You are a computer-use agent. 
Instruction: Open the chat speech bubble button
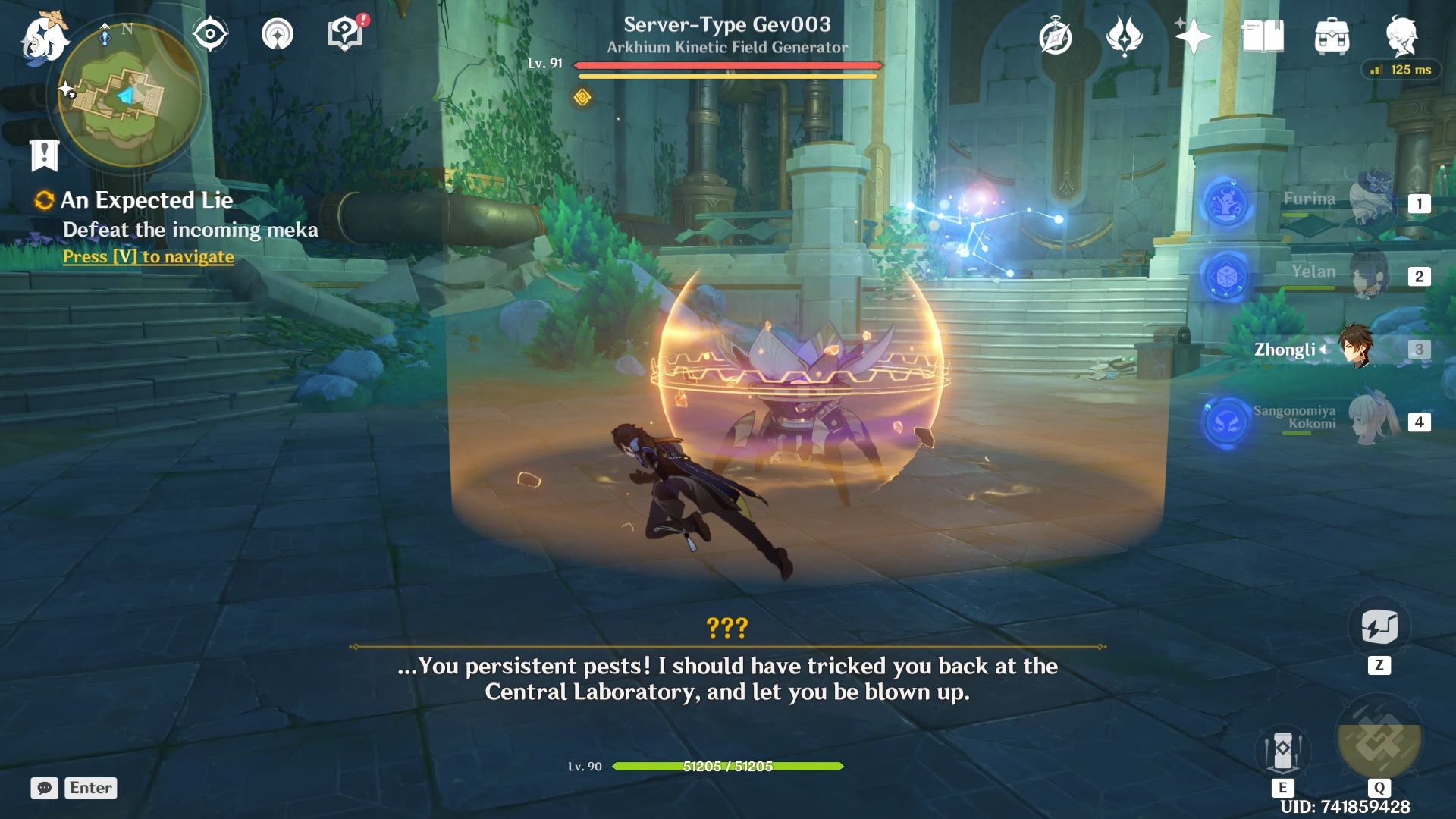pos(44,788)
